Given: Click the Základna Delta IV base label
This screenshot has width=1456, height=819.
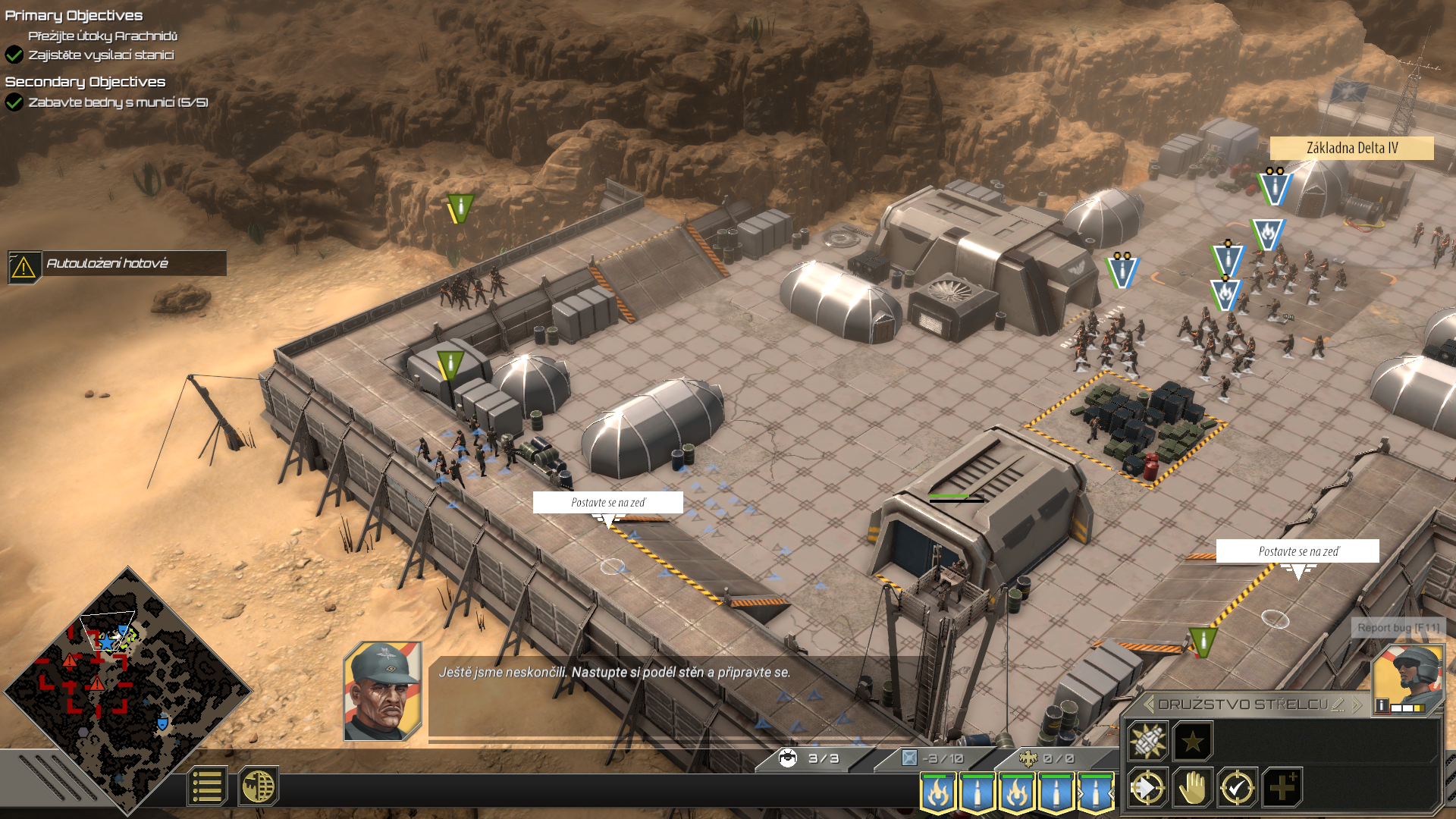Looking at the screenshot, I should pos(1351,148).
